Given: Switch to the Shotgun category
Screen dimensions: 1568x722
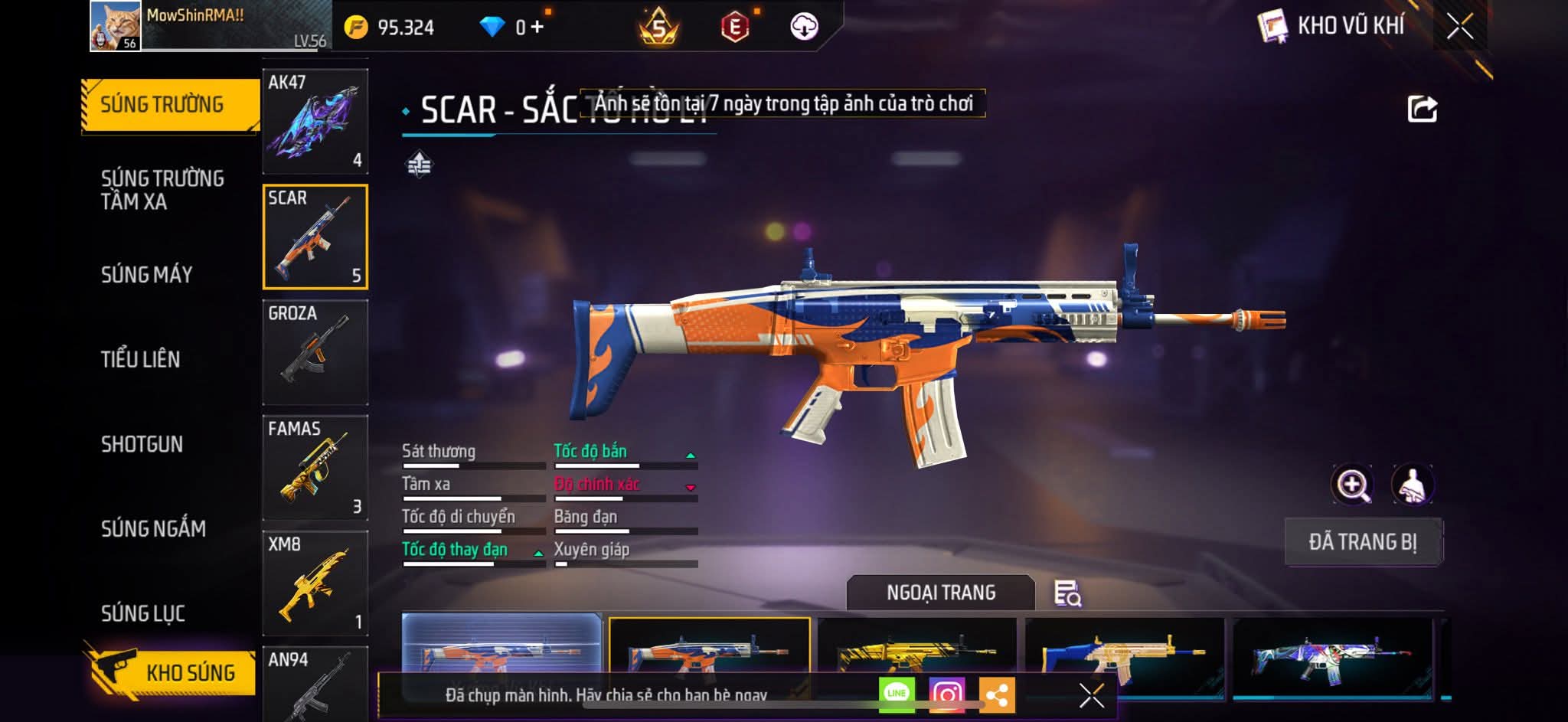Looking at the screenshot, I should tap(142, 444).
